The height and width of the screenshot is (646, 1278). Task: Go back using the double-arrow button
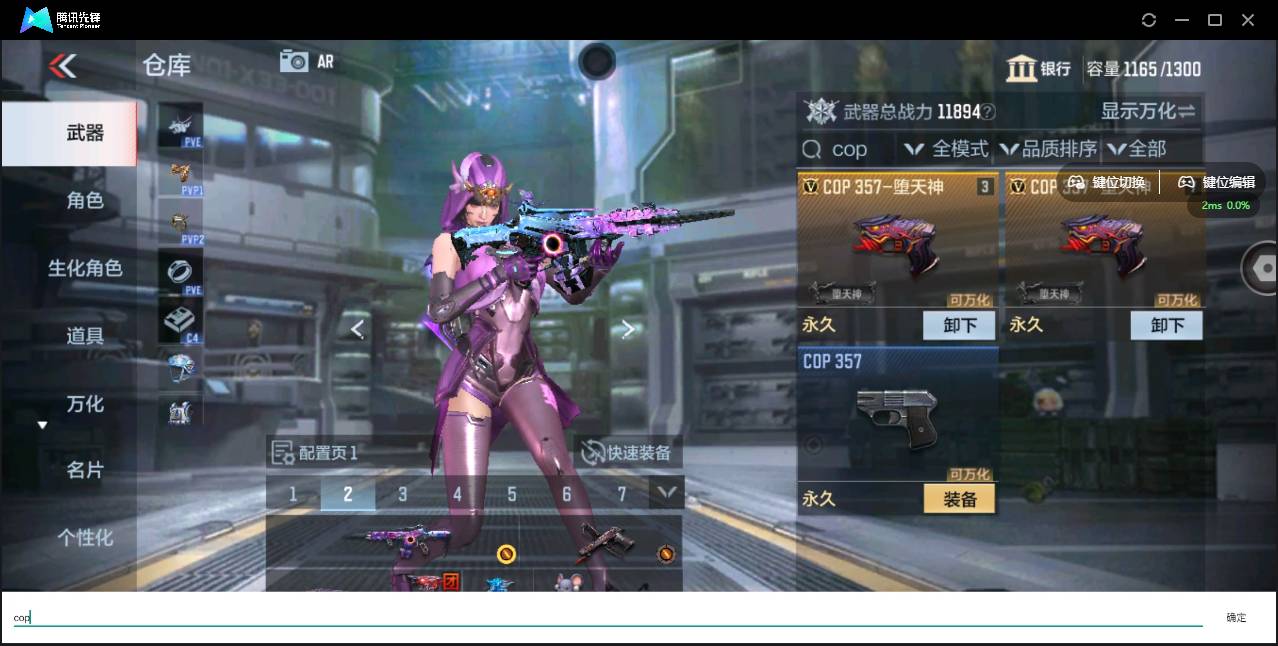click(62, 67)
